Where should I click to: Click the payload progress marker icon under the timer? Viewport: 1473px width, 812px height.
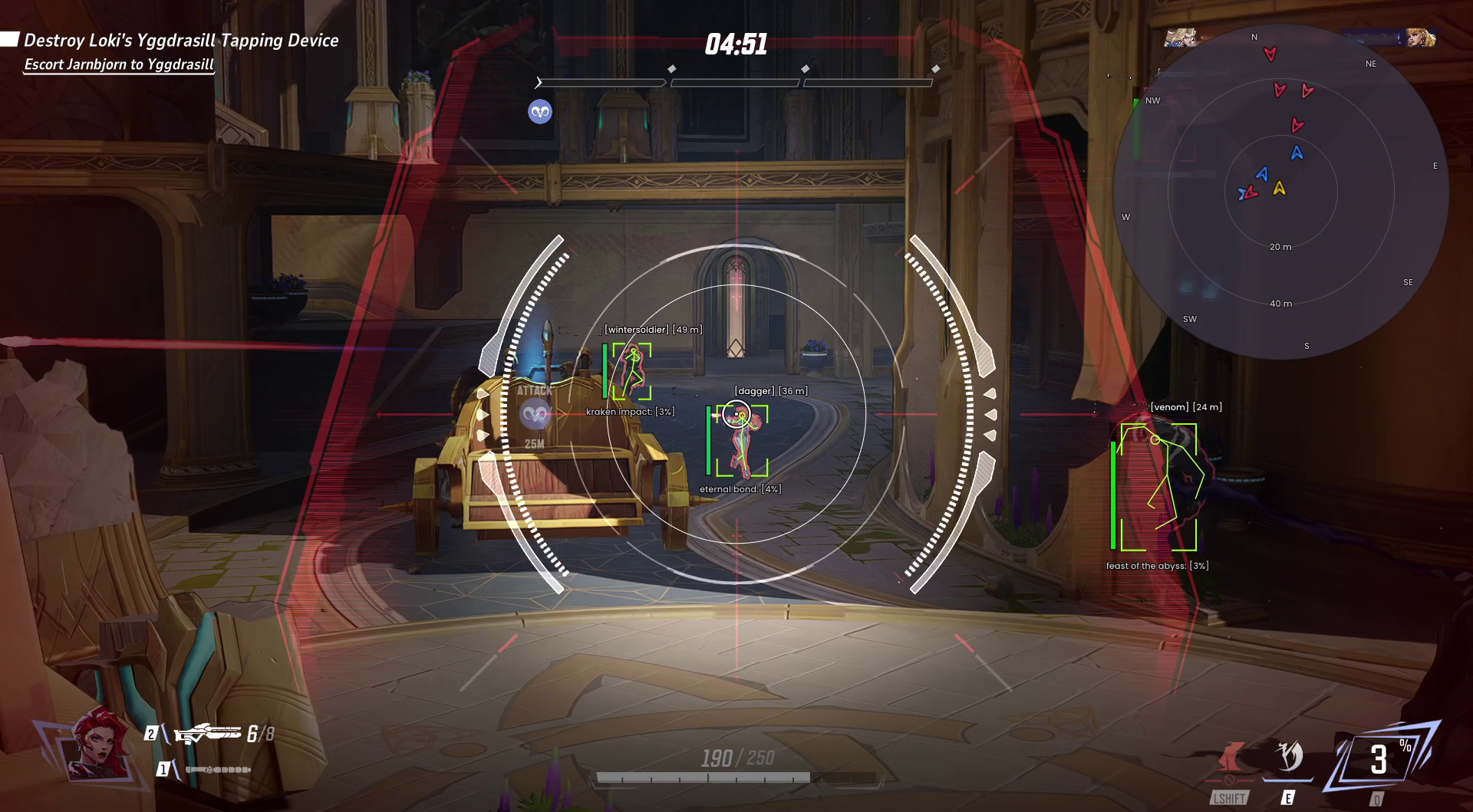(540, 112)
